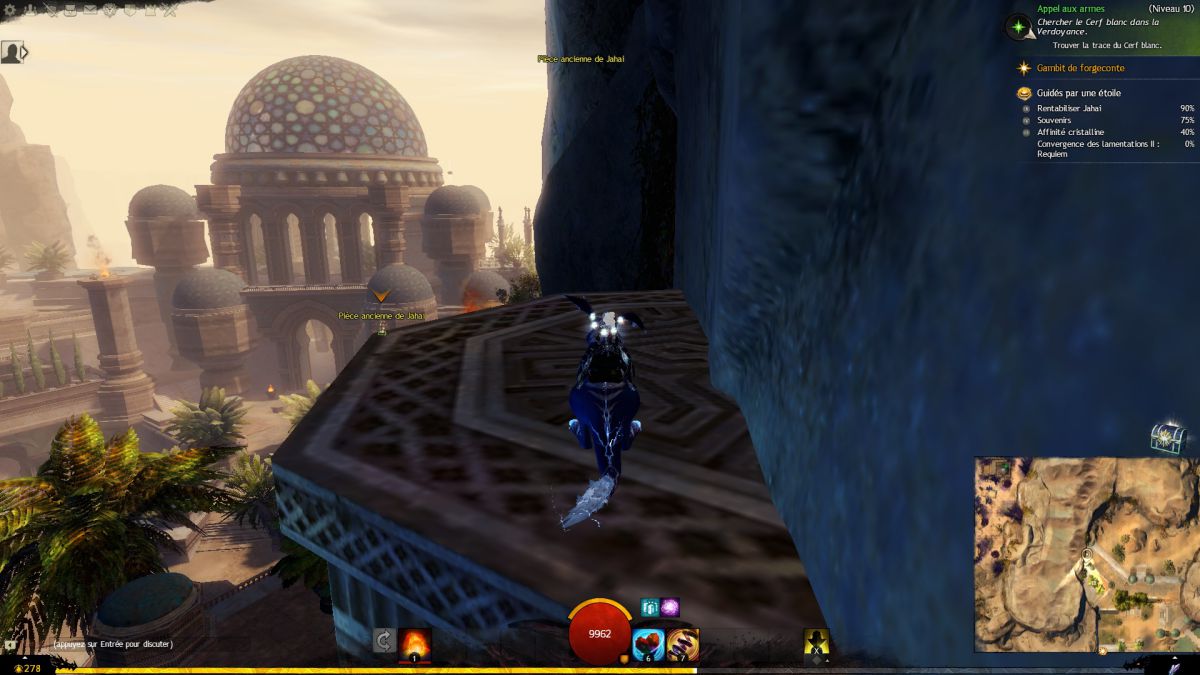Use the heart healing skill 6
1200x675 pixels.
pos(649,644)
